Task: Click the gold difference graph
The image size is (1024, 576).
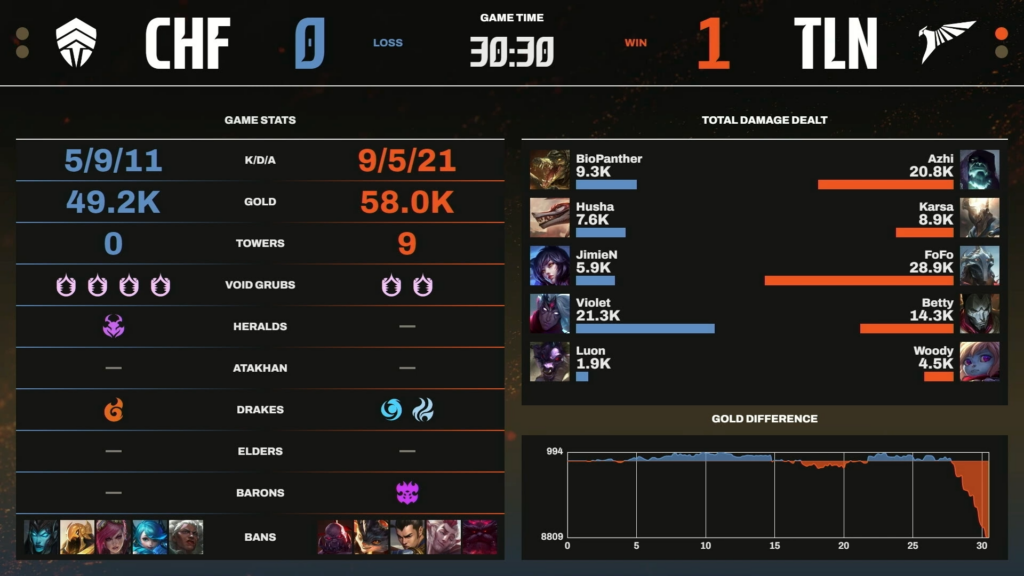Action: coord(777,496)
